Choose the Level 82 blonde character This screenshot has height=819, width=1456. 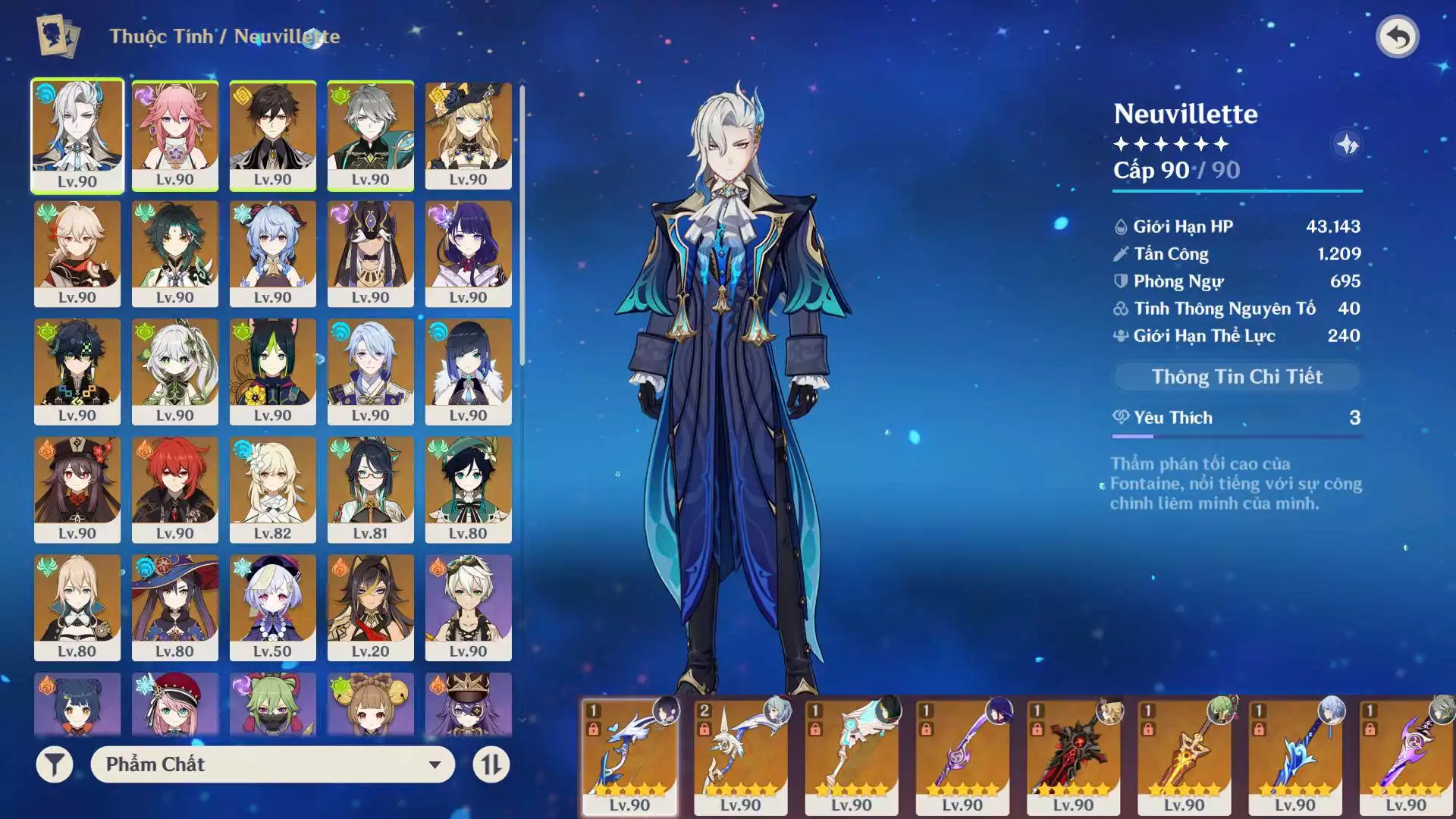[x=272, y=489]
